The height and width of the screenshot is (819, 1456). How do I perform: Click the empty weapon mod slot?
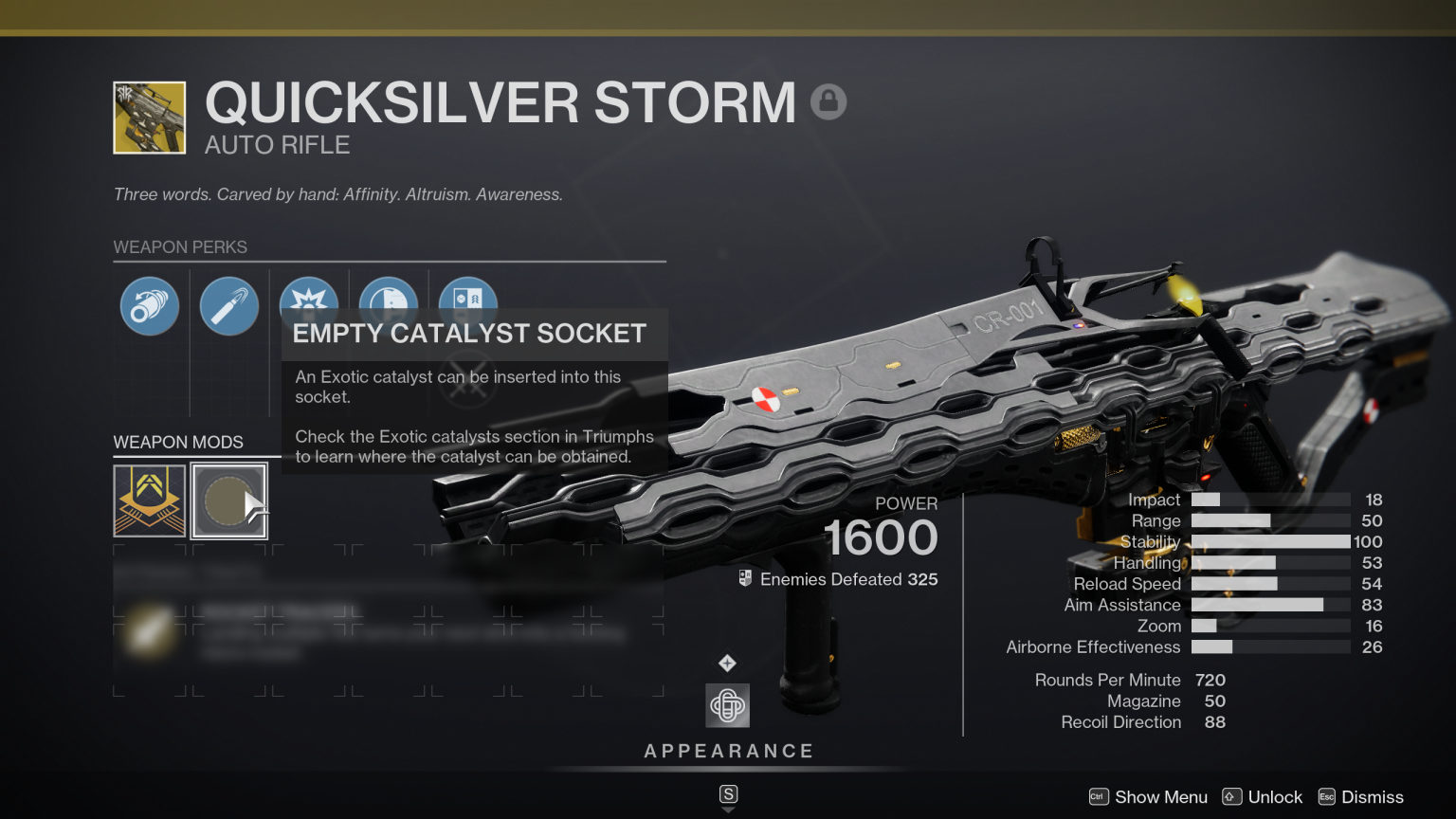click(228, 500)
